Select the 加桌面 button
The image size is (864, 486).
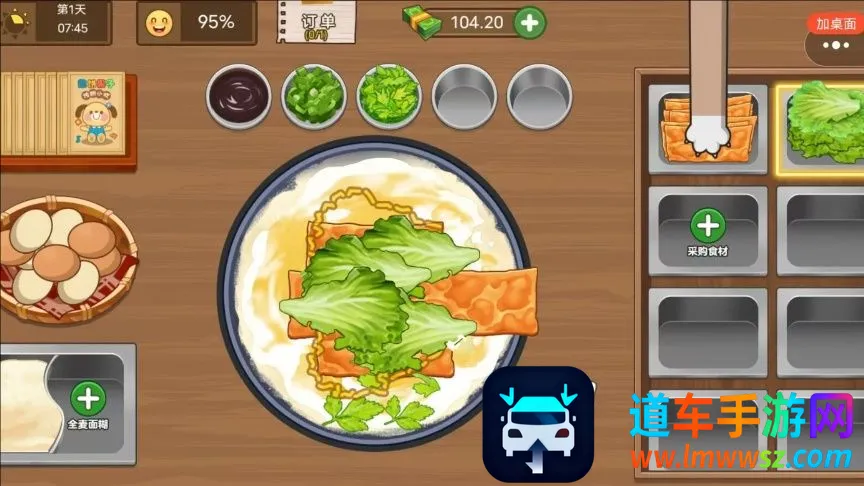point(836,23)
